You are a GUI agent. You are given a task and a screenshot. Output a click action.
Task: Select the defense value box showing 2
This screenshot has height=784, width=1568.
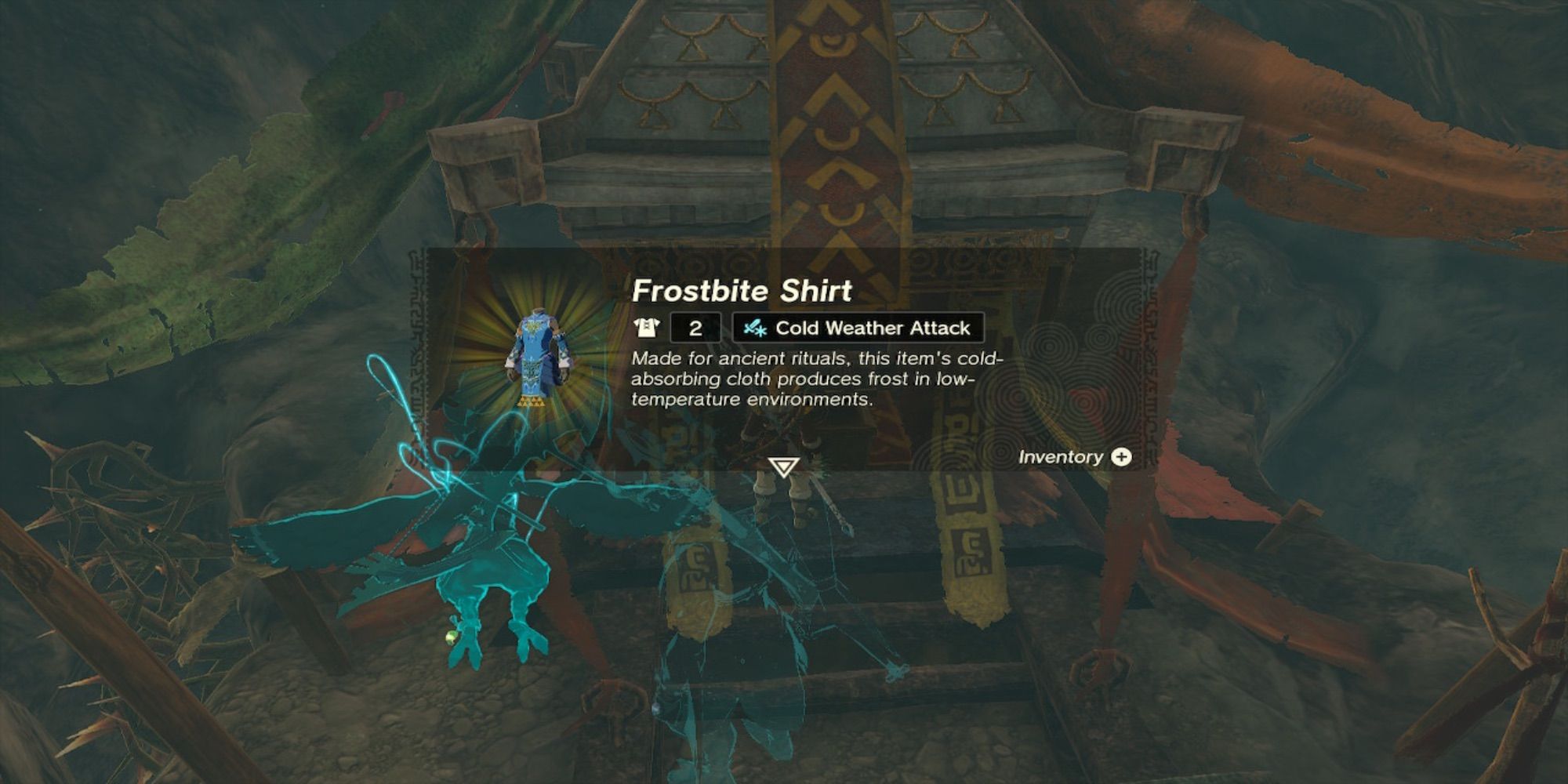pos(696,328)
